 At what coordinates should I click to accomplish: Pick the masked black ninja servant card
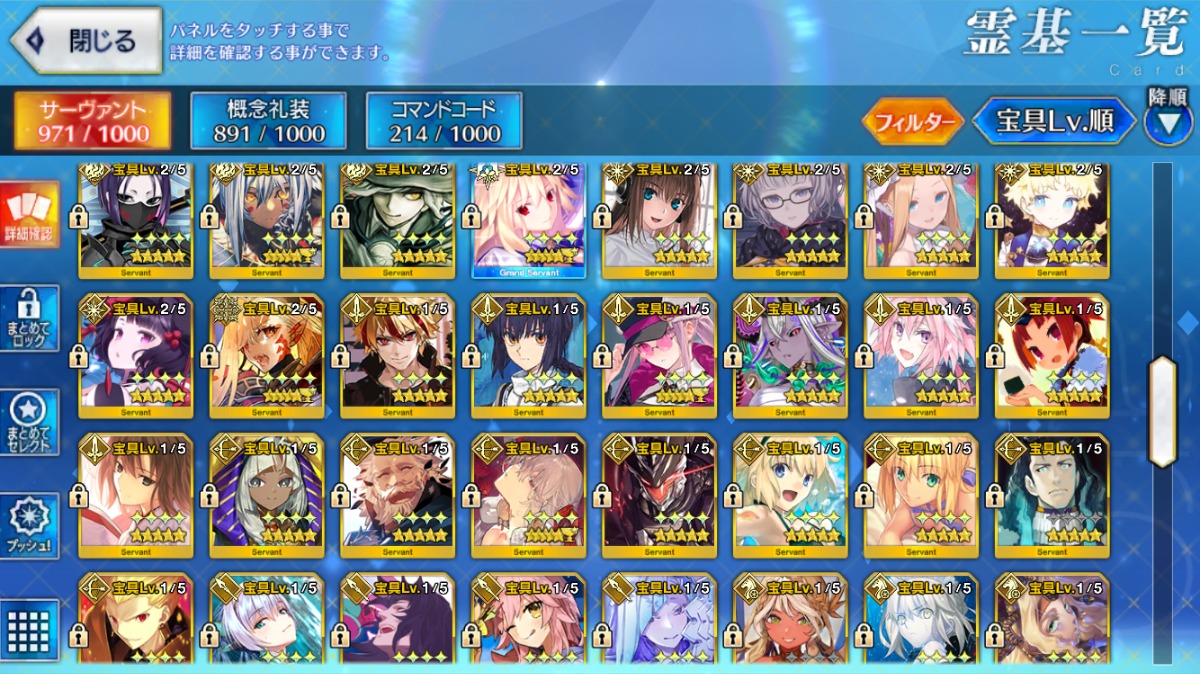(x=136, y=220)
